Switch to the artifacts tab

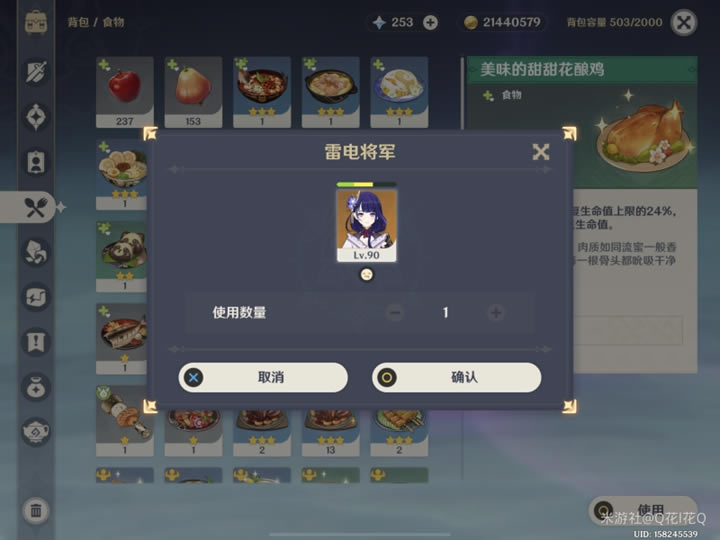[37, 116]
